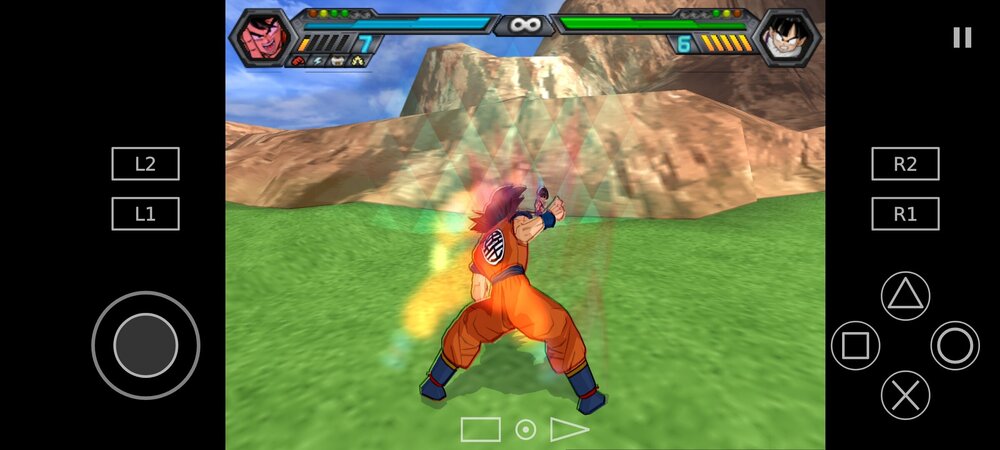
Task: Tap the L1 touch button
Action: tap(145, 214)
